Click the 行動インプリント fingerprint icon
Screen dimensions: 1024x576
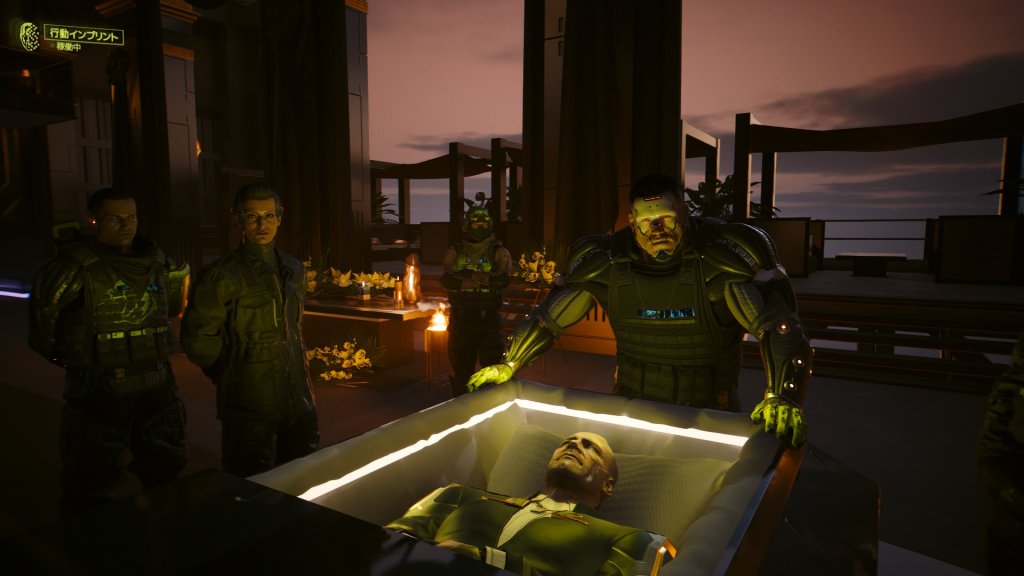tap(30, 36)
